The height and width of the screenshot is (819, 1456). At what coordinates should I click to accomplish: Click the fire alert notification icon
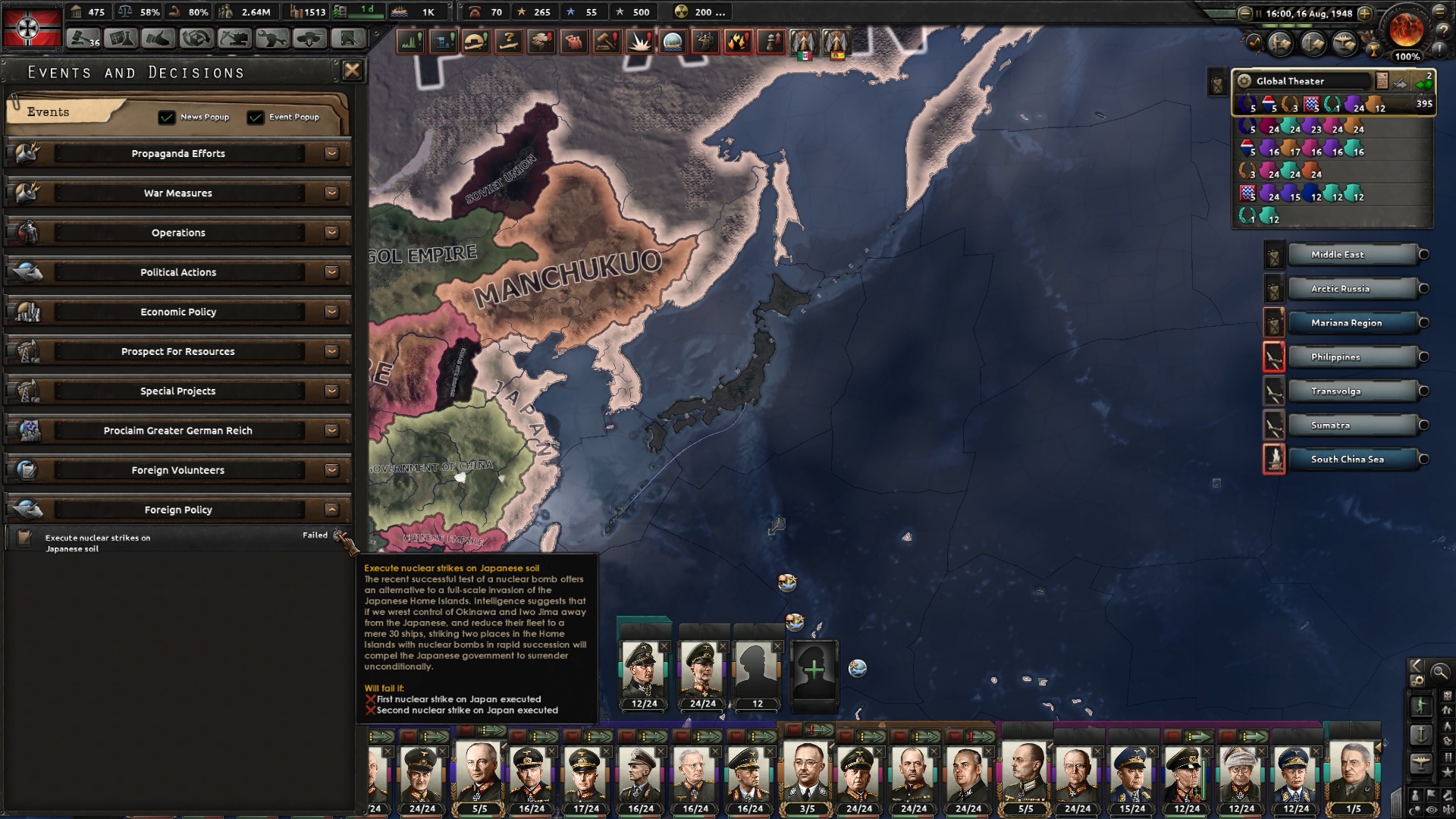click(739, 43)
